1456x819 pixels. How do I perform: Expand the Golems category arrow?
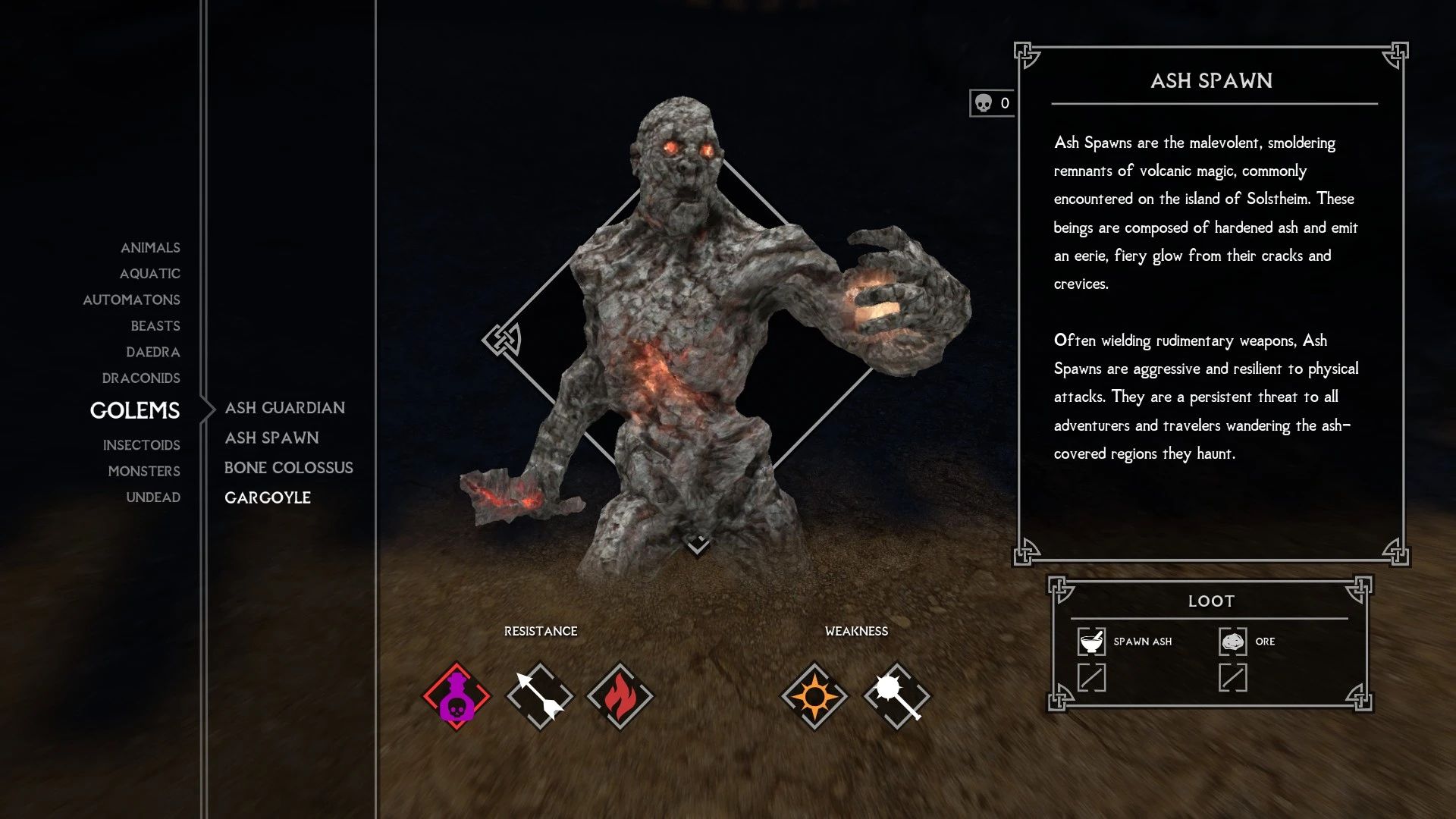point(206,409)
